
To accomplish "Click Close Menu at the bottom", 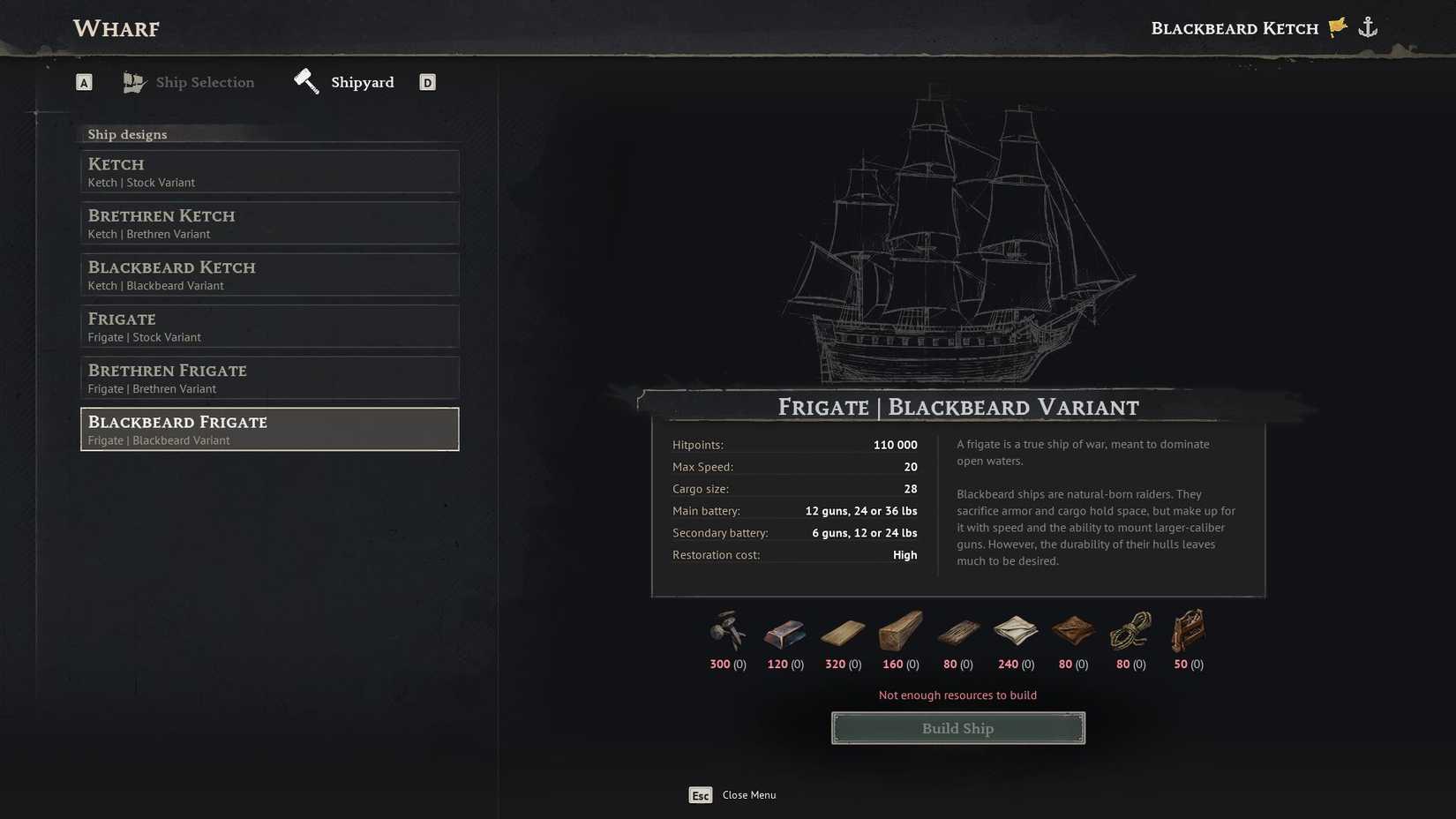I will coord(747,794).
